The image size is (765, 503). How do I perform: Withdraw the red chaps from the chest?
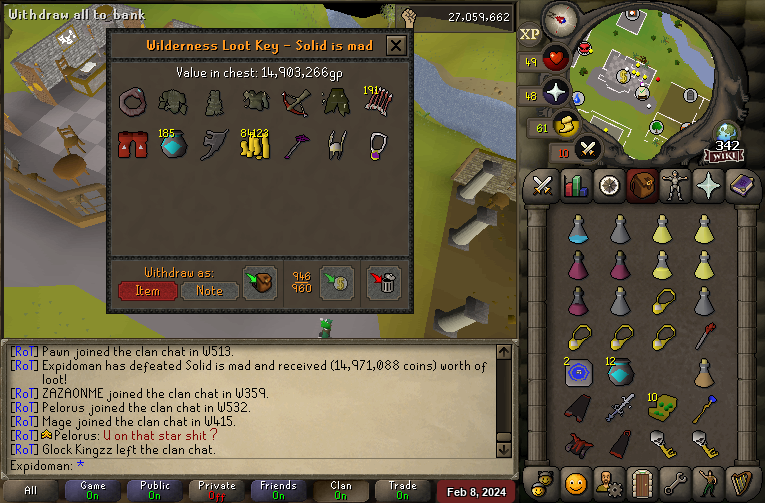(132, 146)
